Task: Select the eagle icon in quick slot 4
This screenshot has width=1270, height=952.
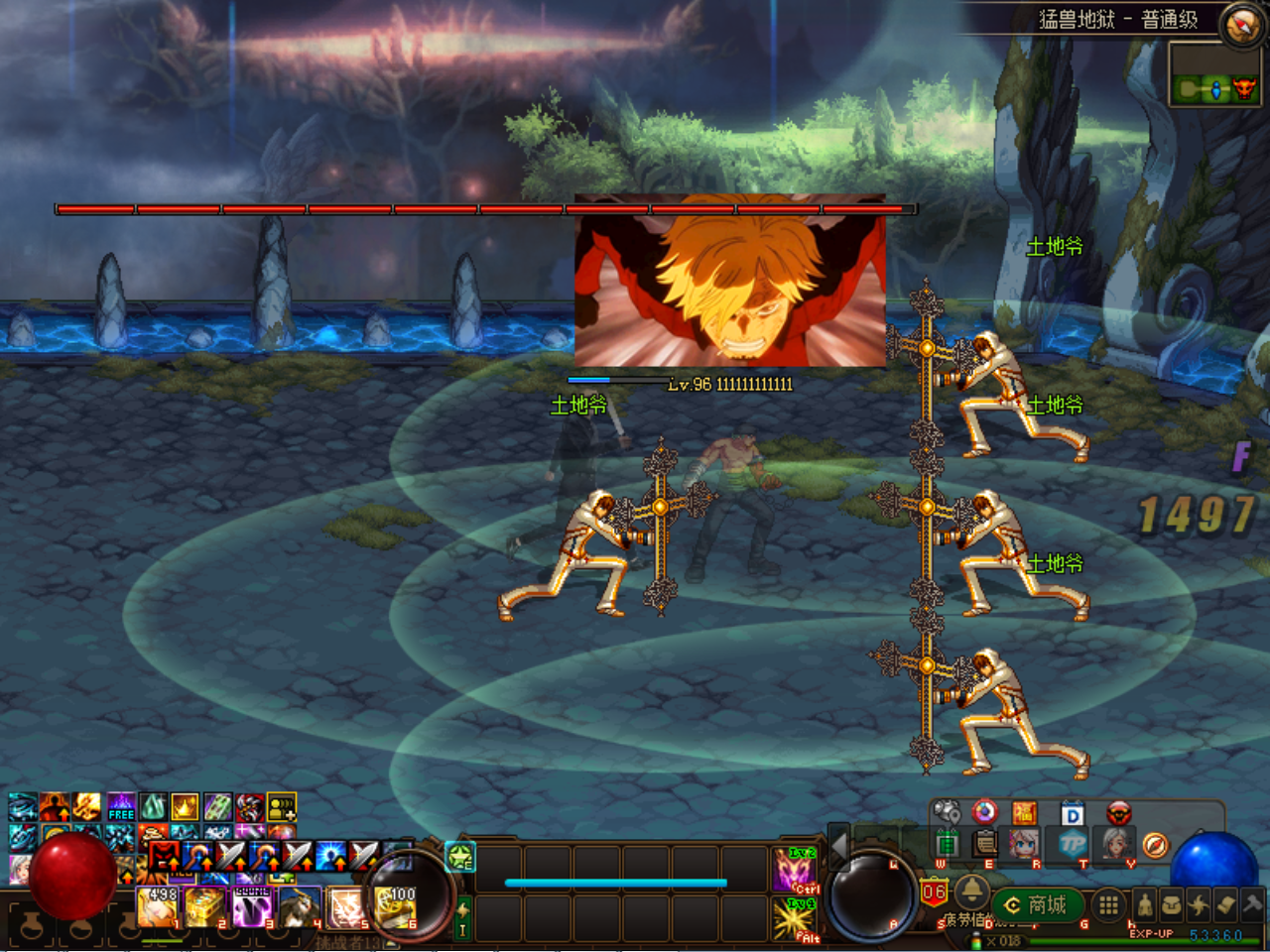Action: click(x=300, y=906)
